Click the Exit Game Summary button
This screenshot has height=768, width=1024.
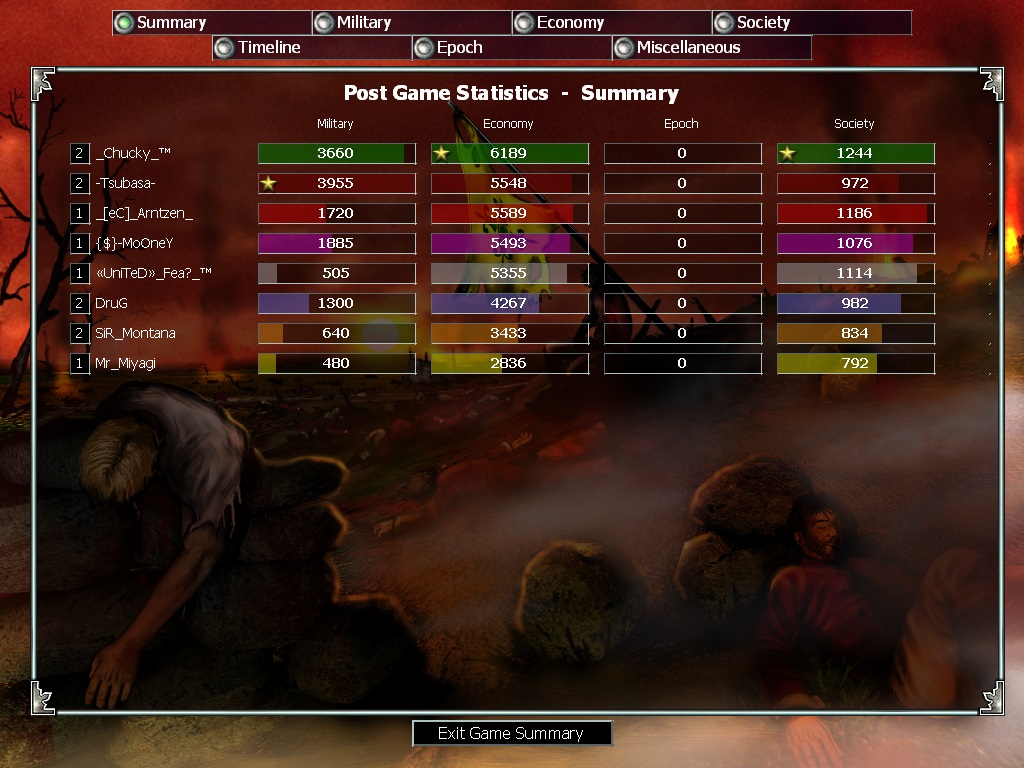click(x=511, y=734)
